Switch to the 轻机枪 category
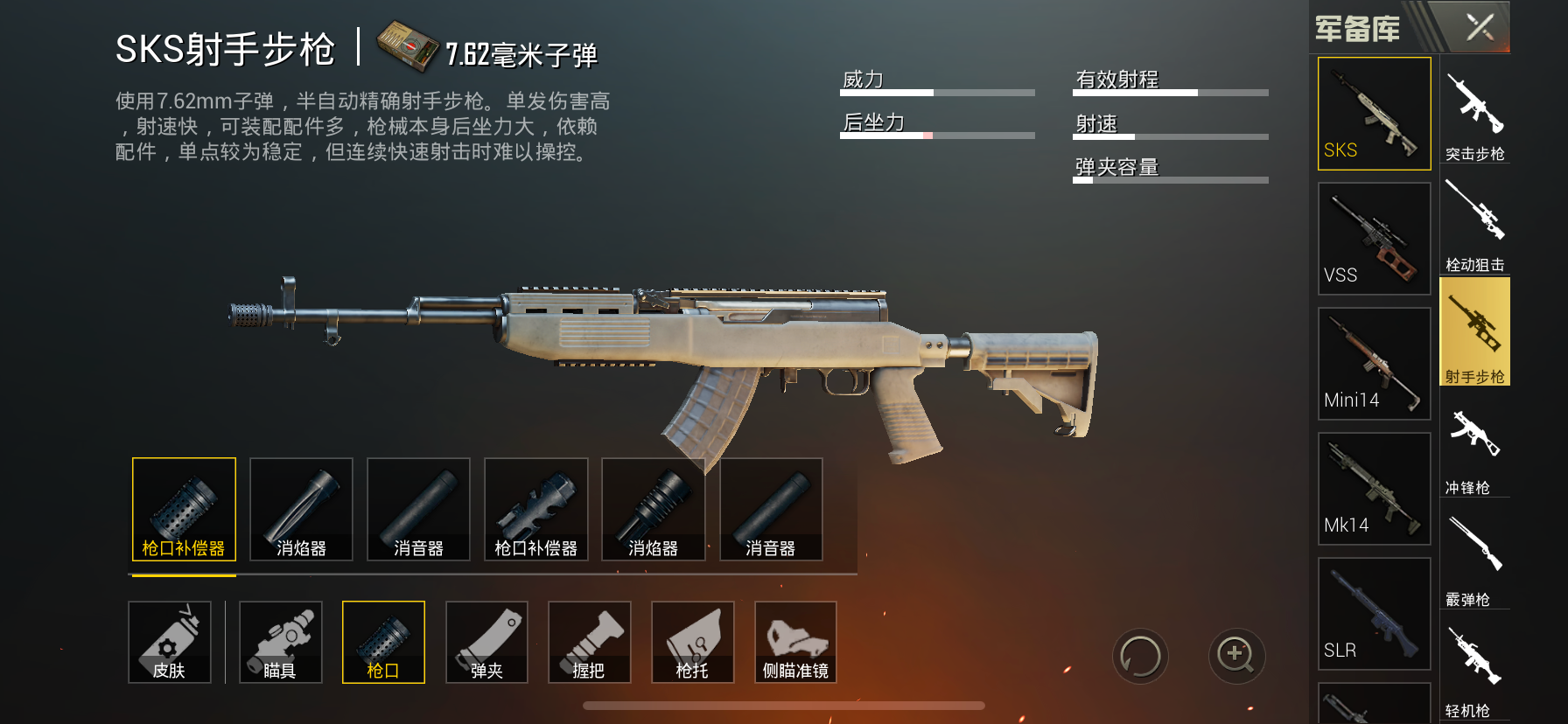1568x724 pixels. point(1475,669)
